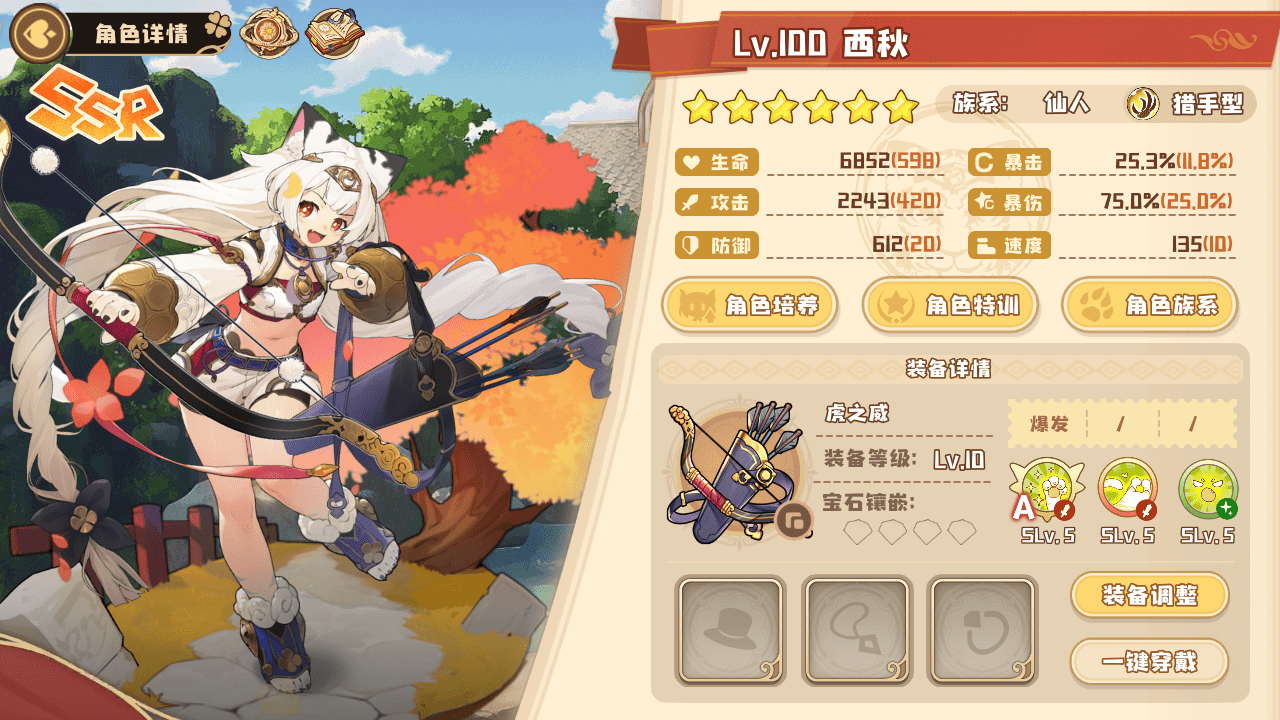Select the 虎之威 bow weapon icon
The width and height of the screenshot is (1280, 720).
[x=733, y=471]
